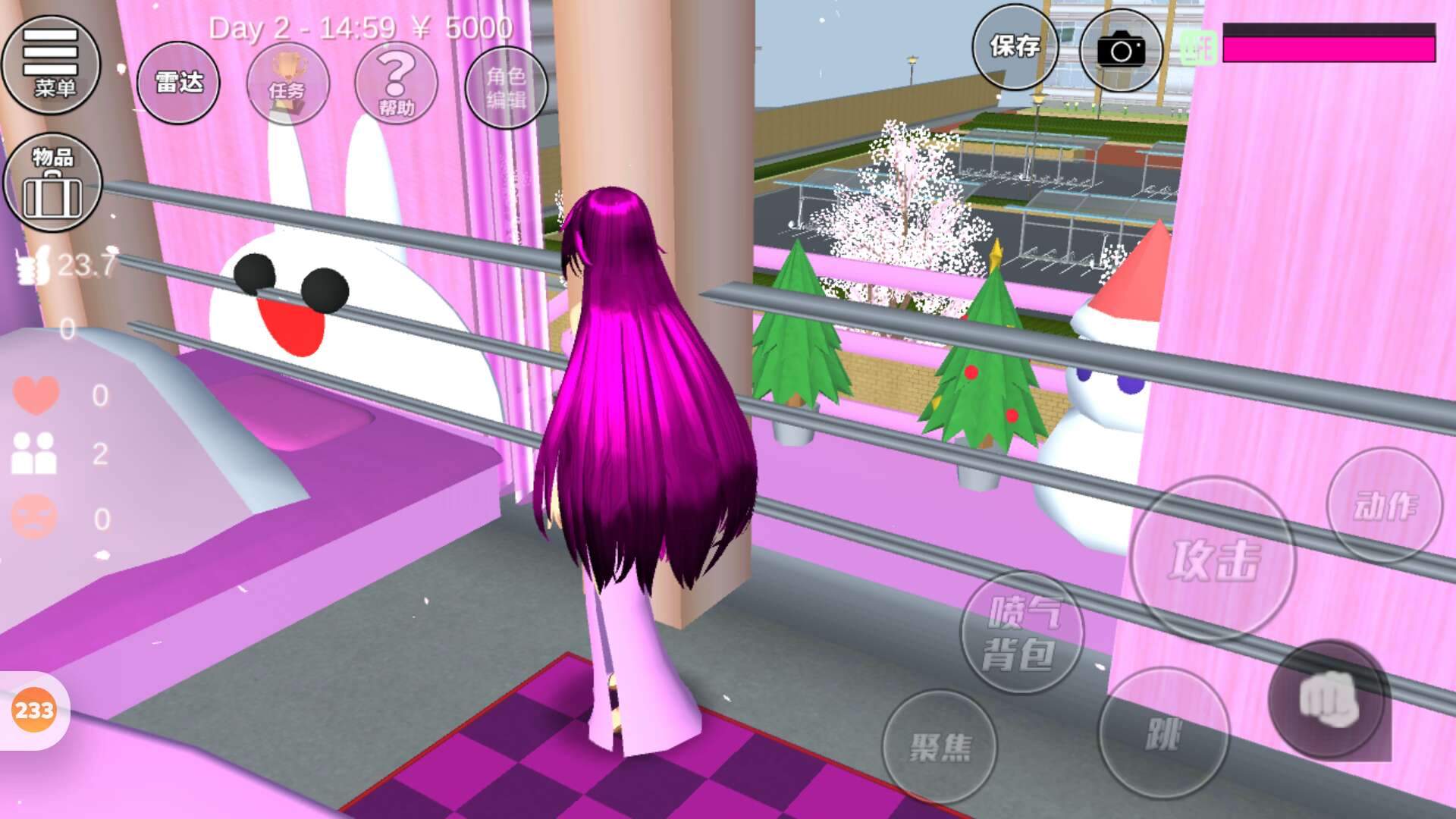Show the 帮助 help screen
The height and width of the screenshot is (819, 1456).
[397, 84]
